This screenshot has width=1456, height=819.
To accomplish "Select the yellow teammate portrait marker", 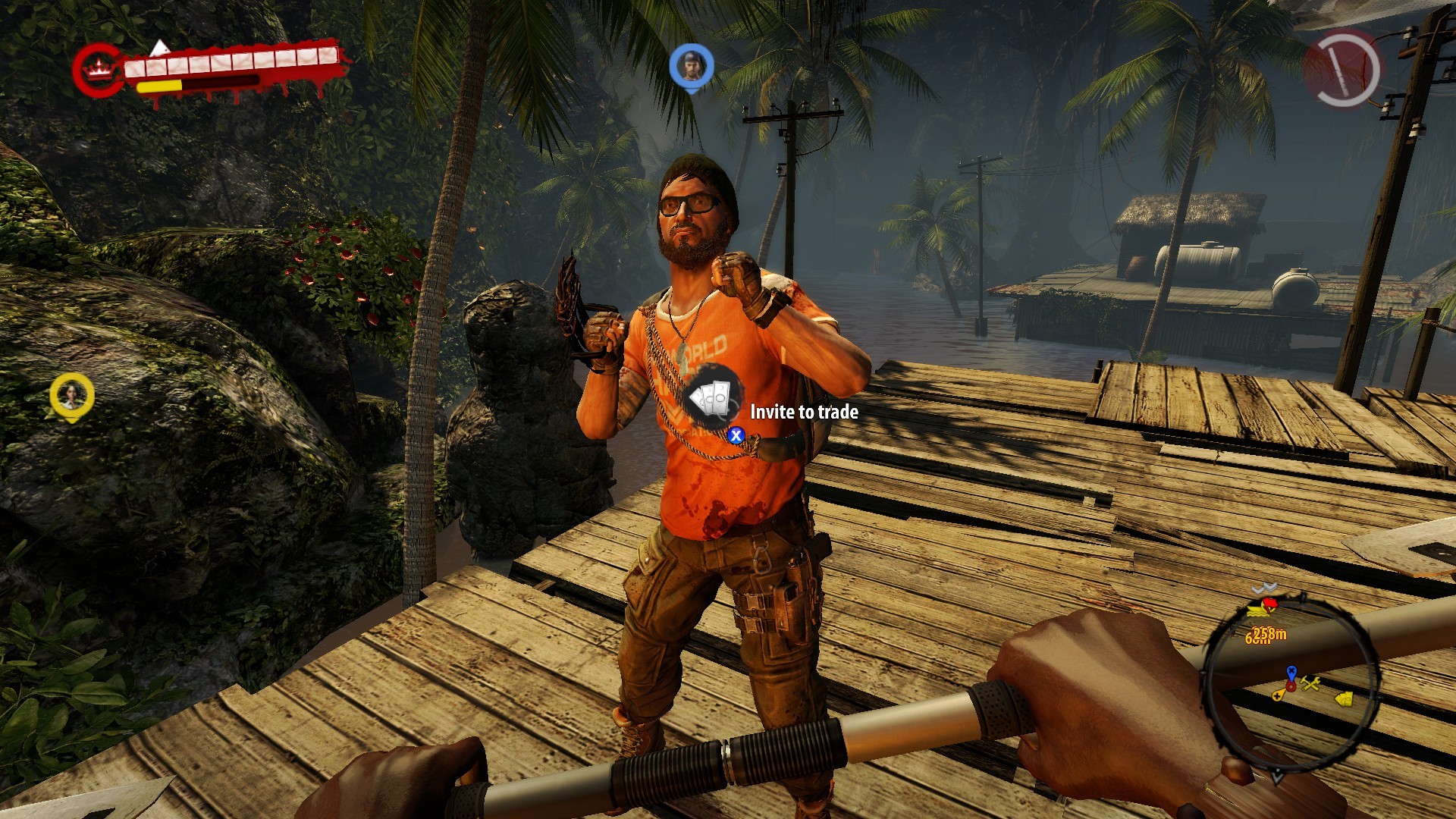I will coord(71,395).
